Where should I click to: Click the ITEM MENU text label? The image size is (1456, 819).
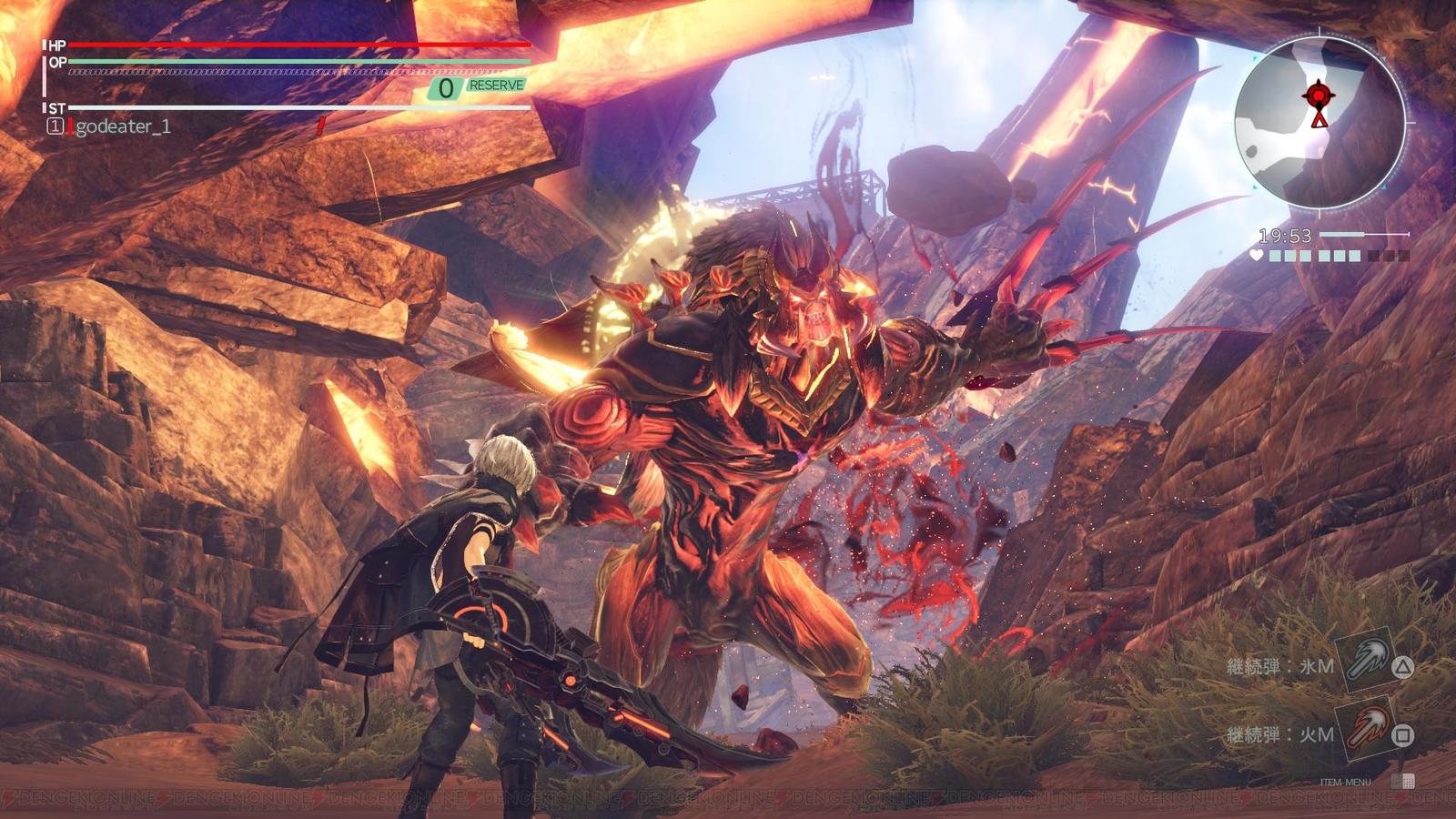click(1345, 782)
